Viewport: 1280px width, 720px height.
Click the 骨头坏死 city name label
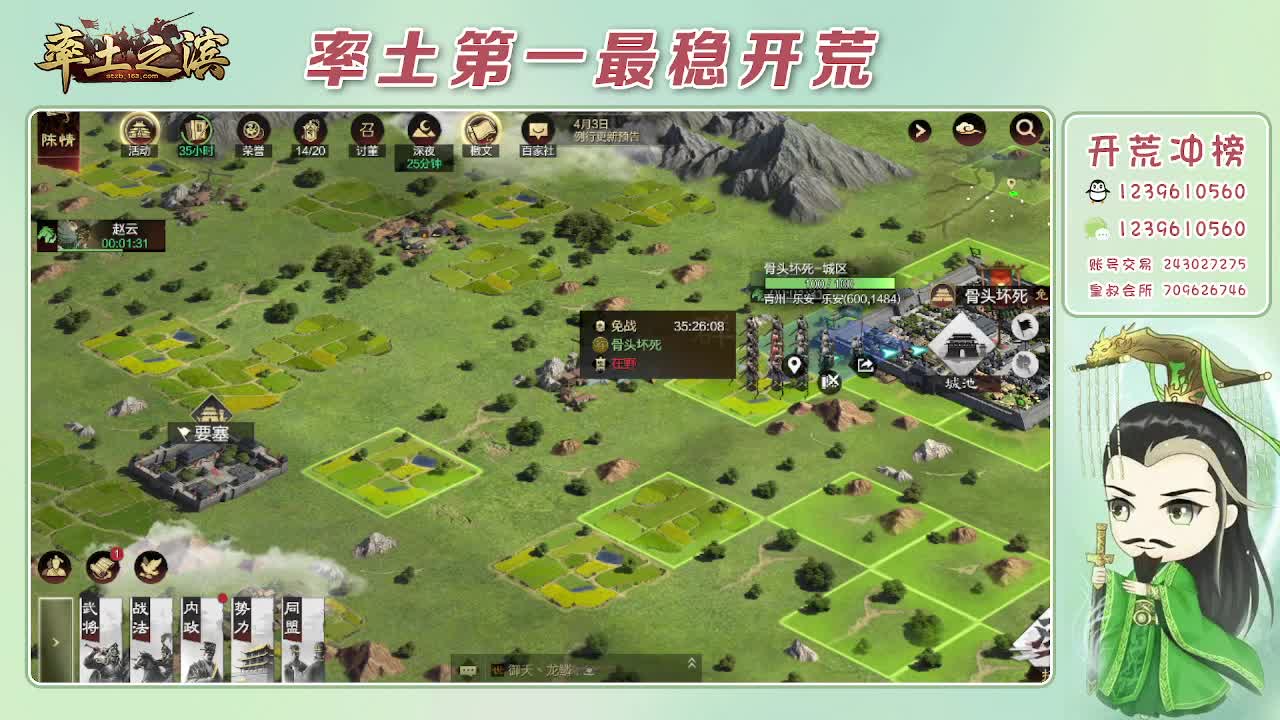994,296
